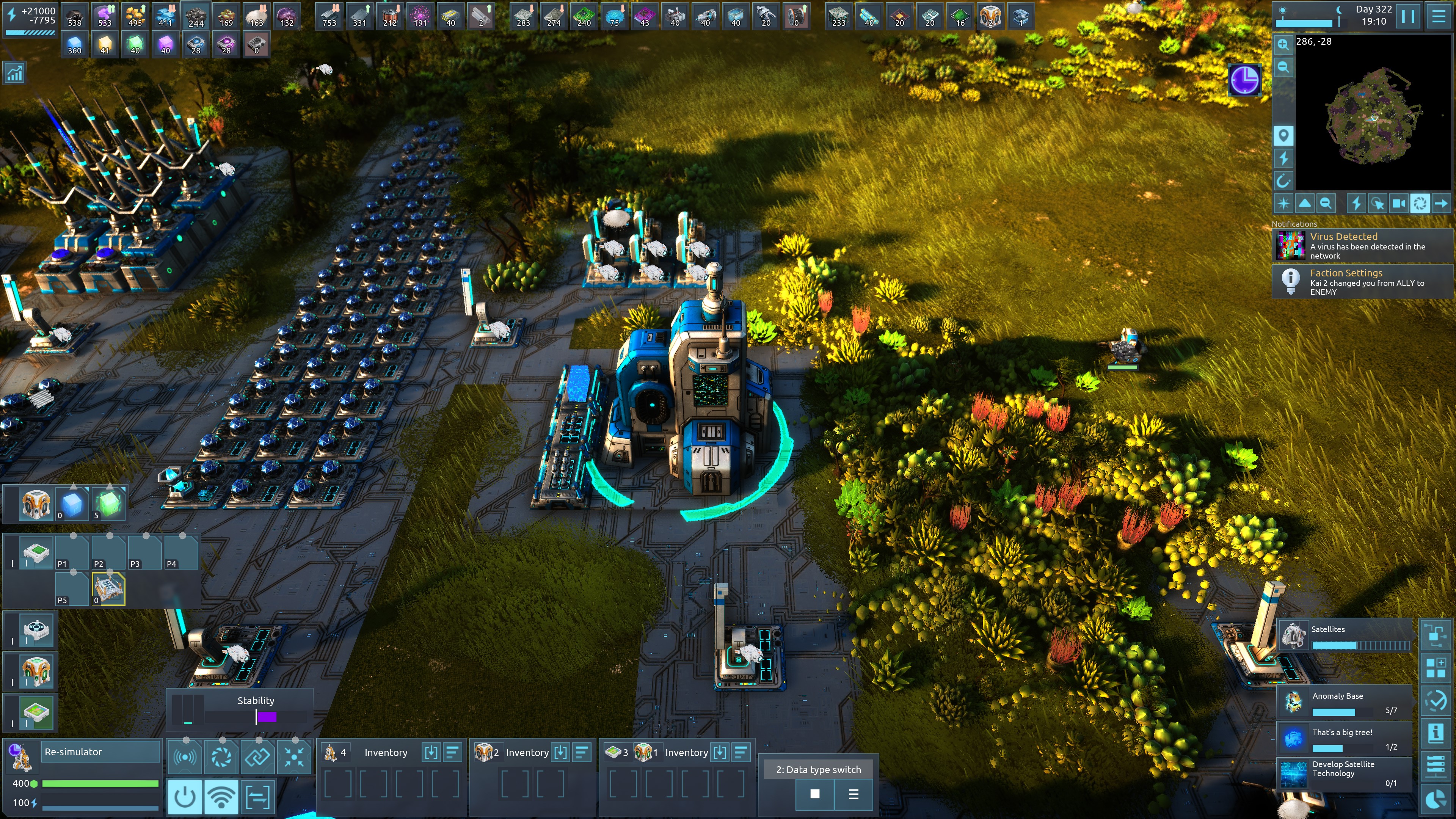1456x819 pixels.
Task: Click the right arrow button under the minimap
Action: (1441, 204)
